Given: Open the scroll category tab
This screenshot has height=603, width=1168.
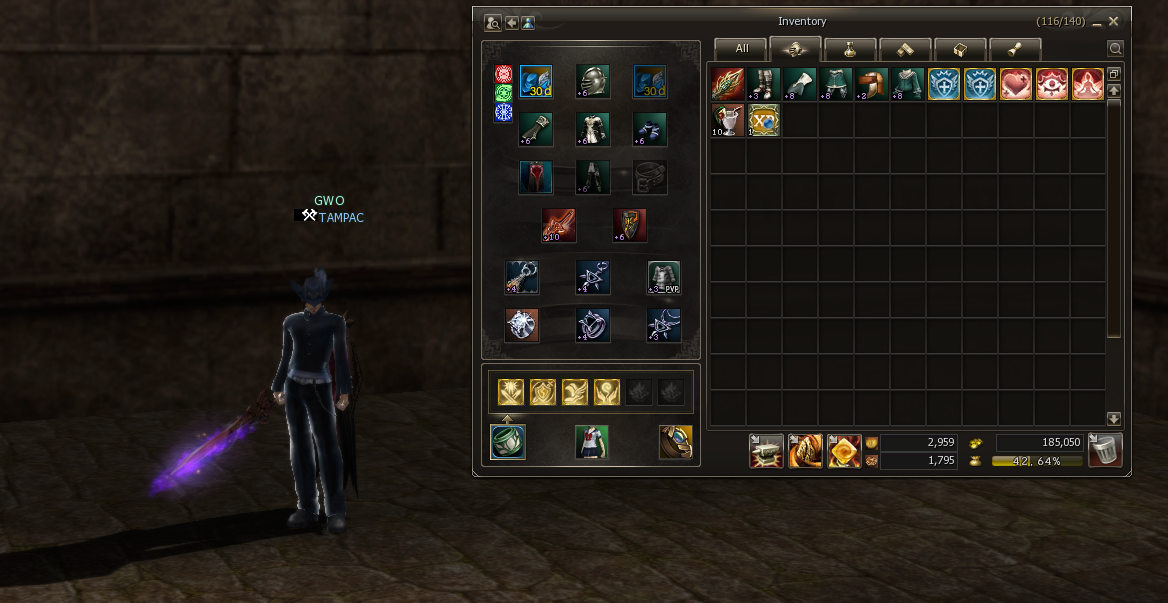Looking at the screenshot, I should click(905, 48).
